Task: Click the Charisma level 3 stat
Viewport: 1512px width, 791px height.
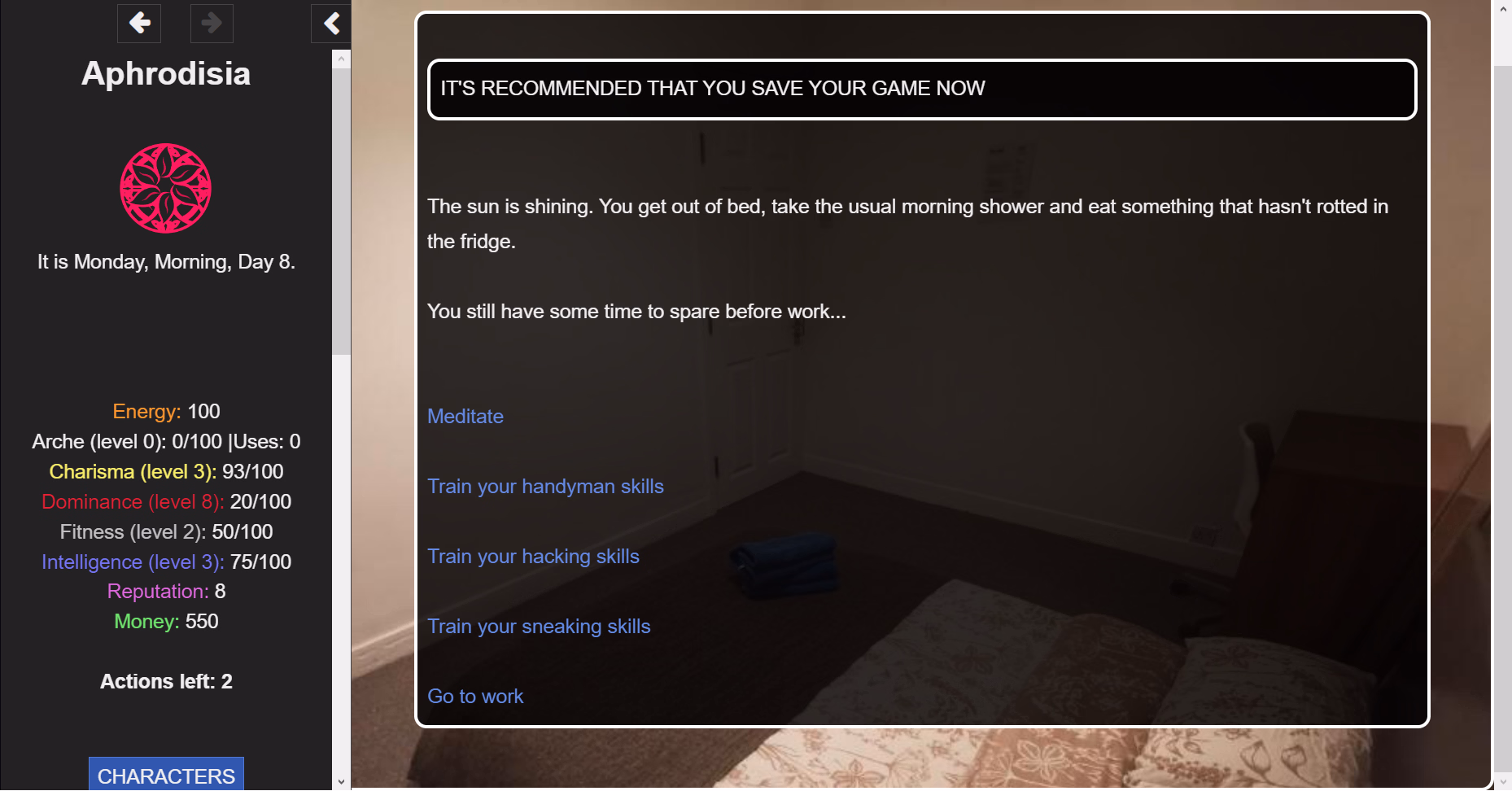Action: click(x=166, y=471)
